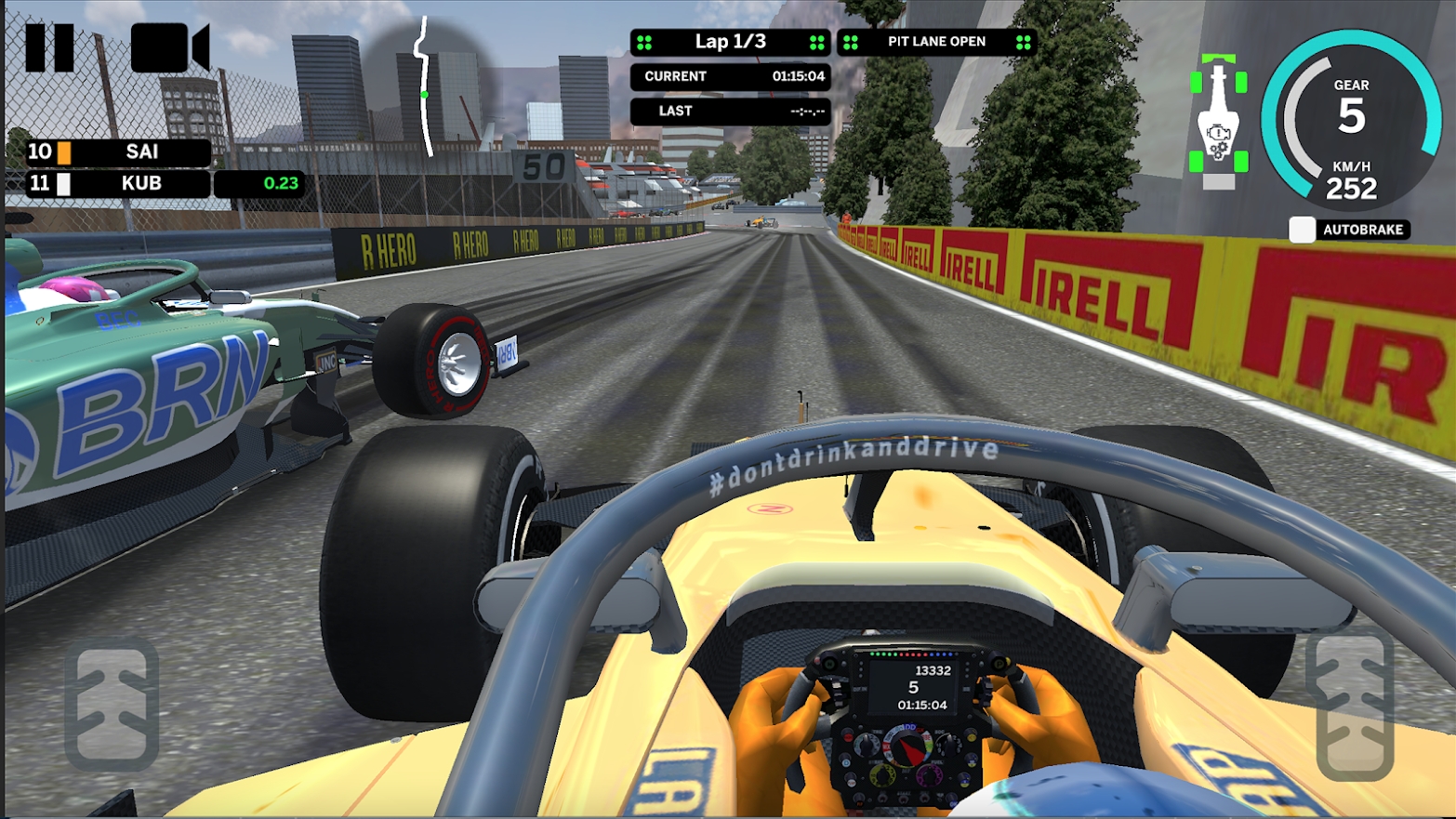Switch the camera view
The width and height of the screenshot is (1456, 819).
pyautogui.click(x=169, y=47)
